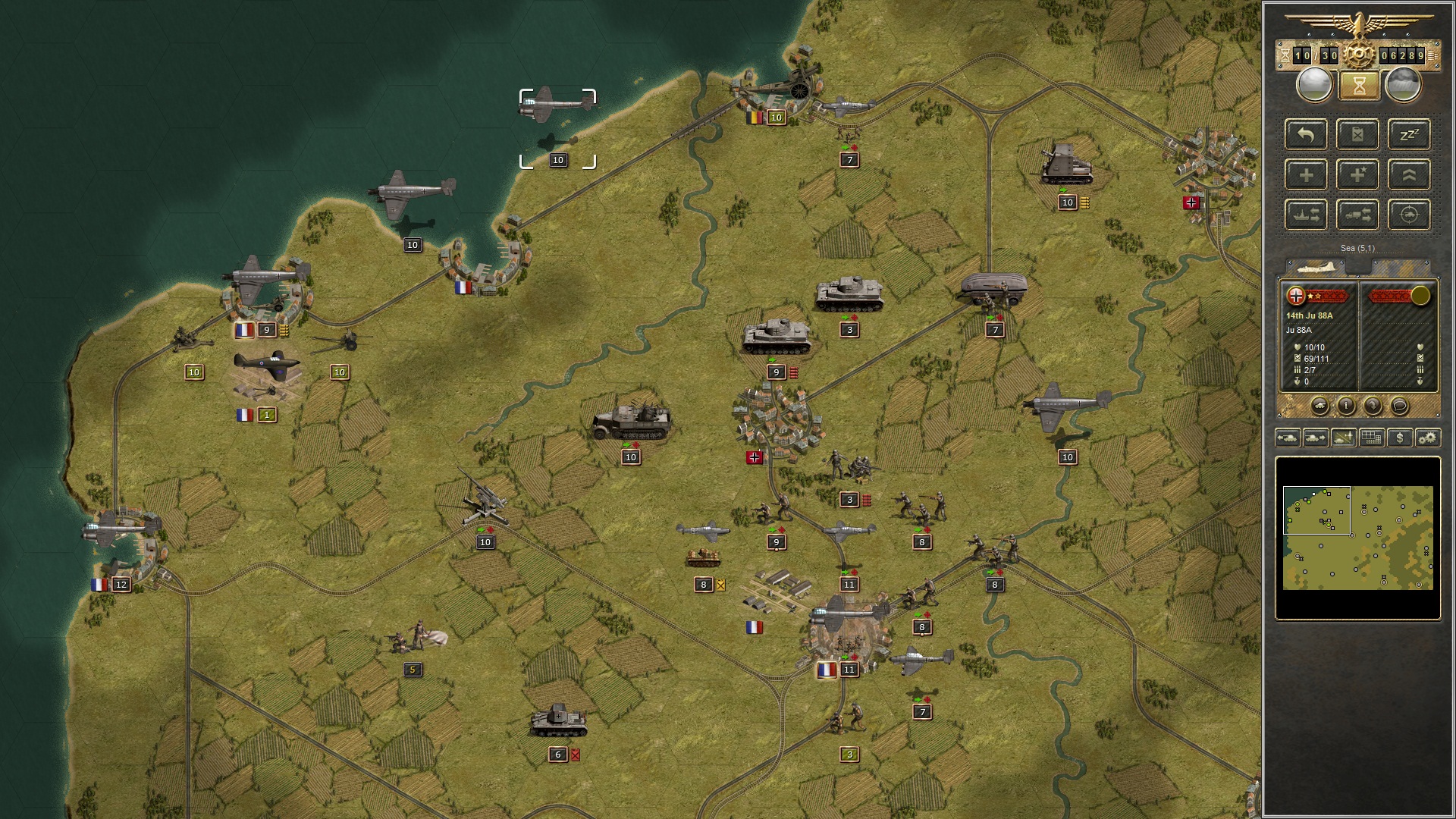Viewport: 1456px width, 819px height.
Task: Put the unit to sleep with Zzz icon
Action: (x=1409, y=135)
